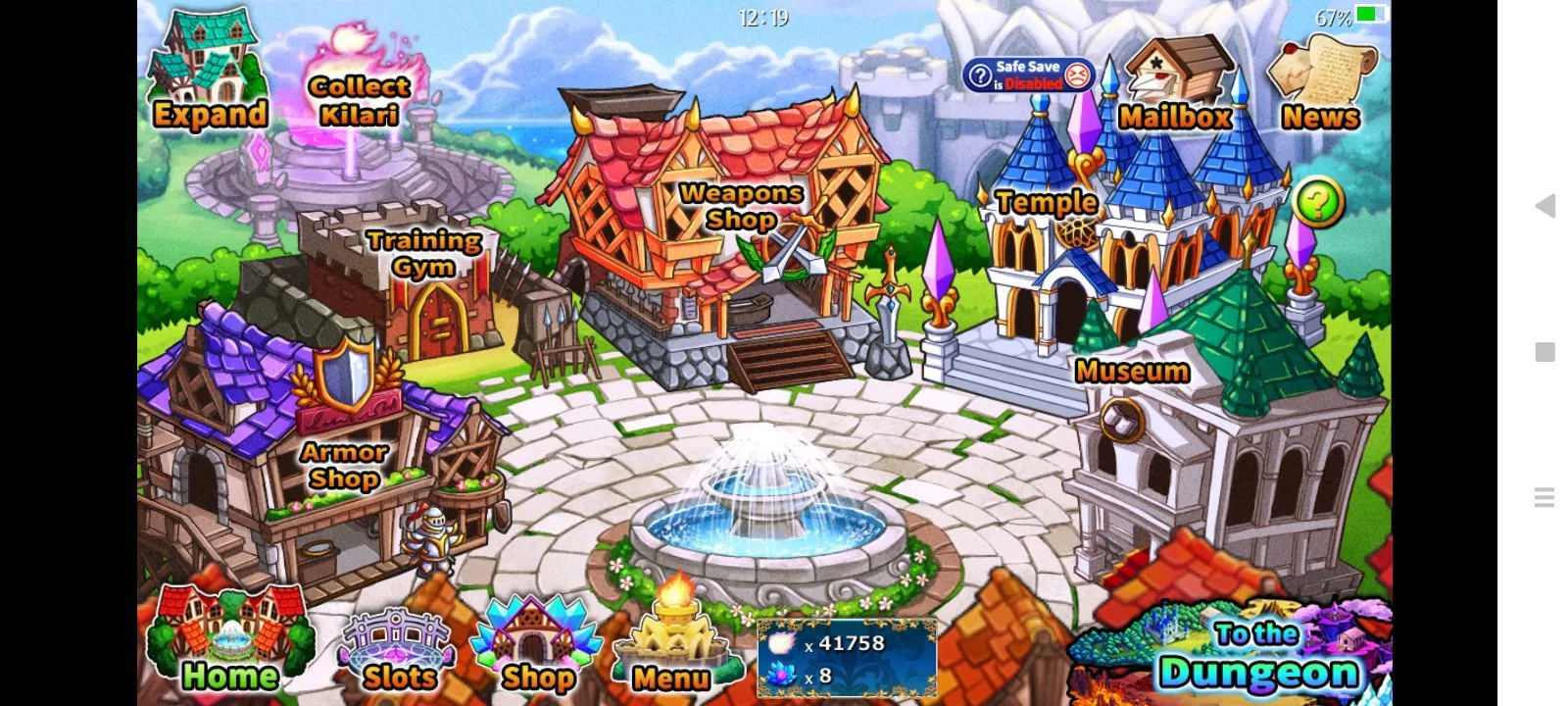Open the Slots screen
The image size is (1568, 706).
click(x=398, y=652)
